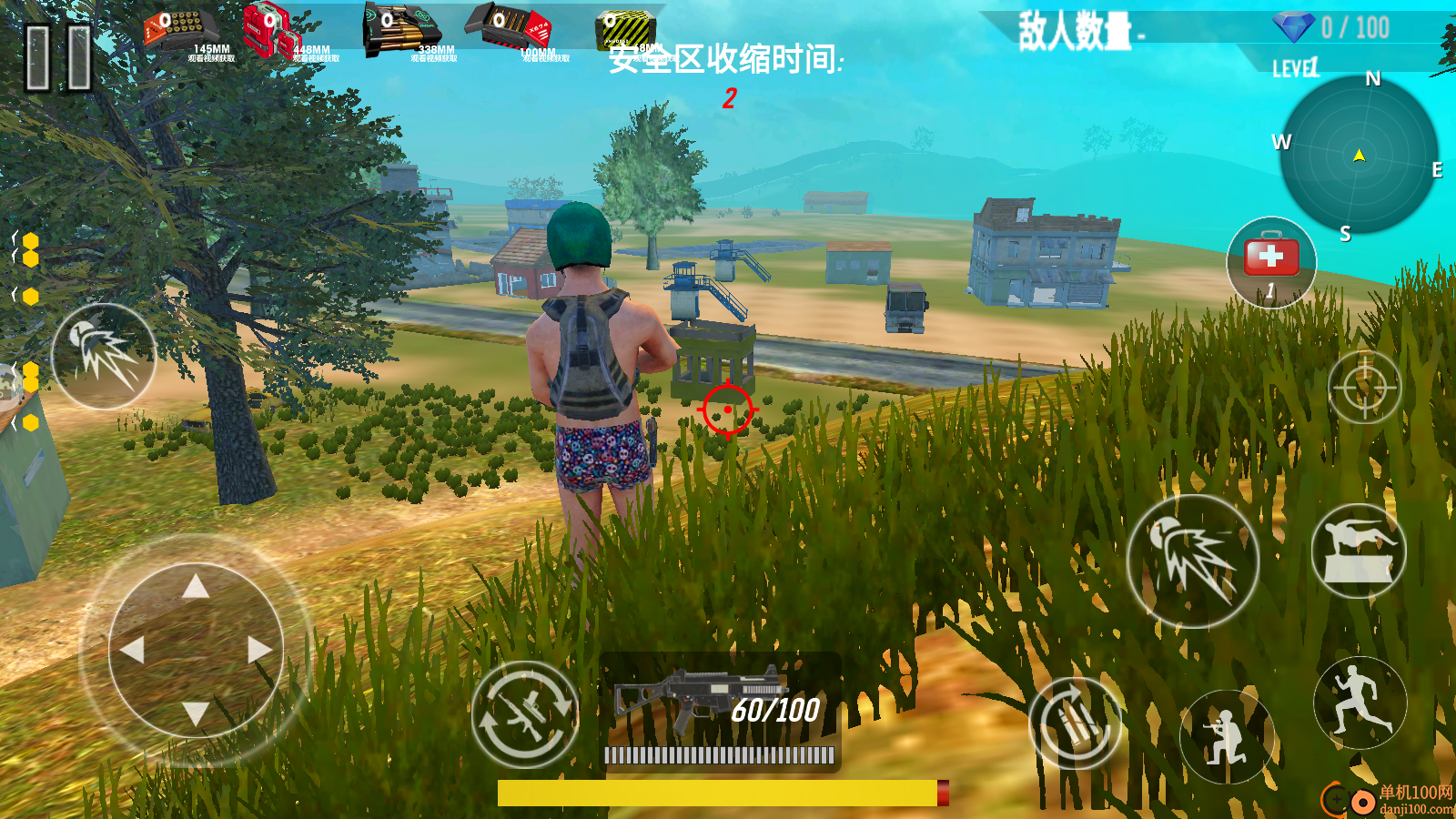This screenshot has width=1456, height=819.
Task: Toggle the aim-down-sights scope
Action: [x=1363, y=387]
